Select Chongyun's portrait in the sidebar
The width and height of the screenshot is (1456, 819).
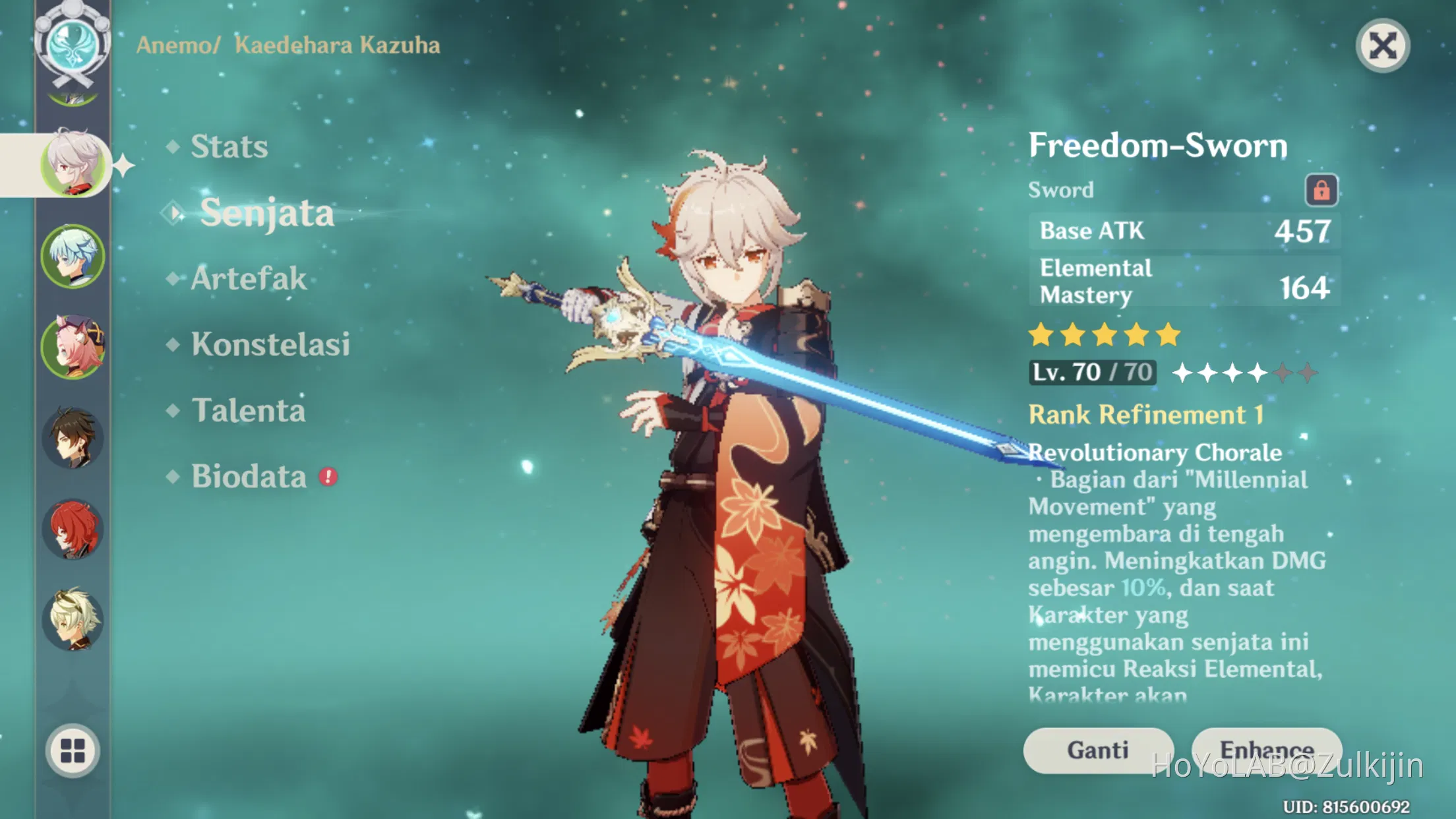click(x=75, y=257)
